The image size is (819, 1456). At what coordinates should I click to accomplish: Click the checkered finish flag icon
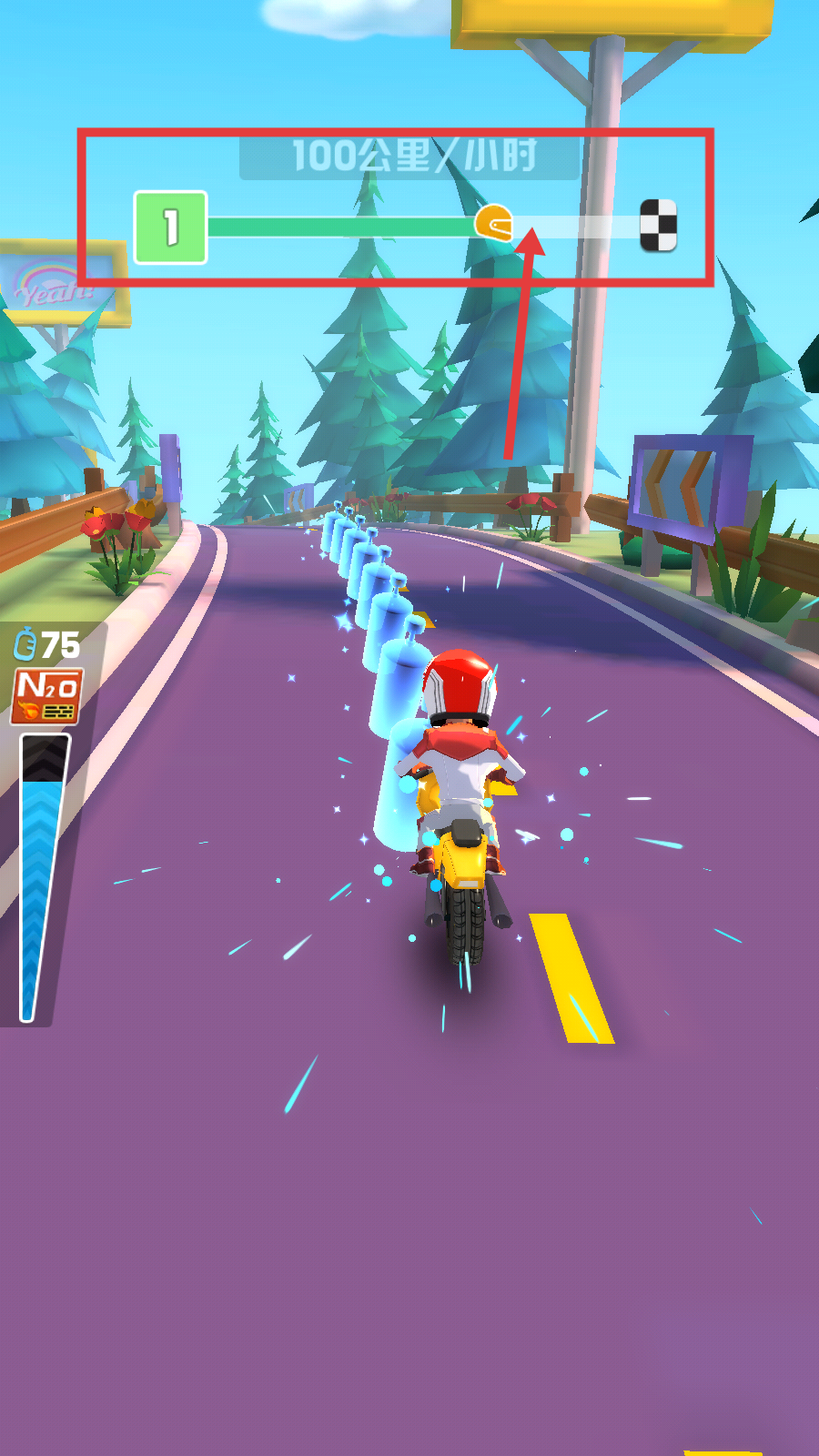point(658,225)
